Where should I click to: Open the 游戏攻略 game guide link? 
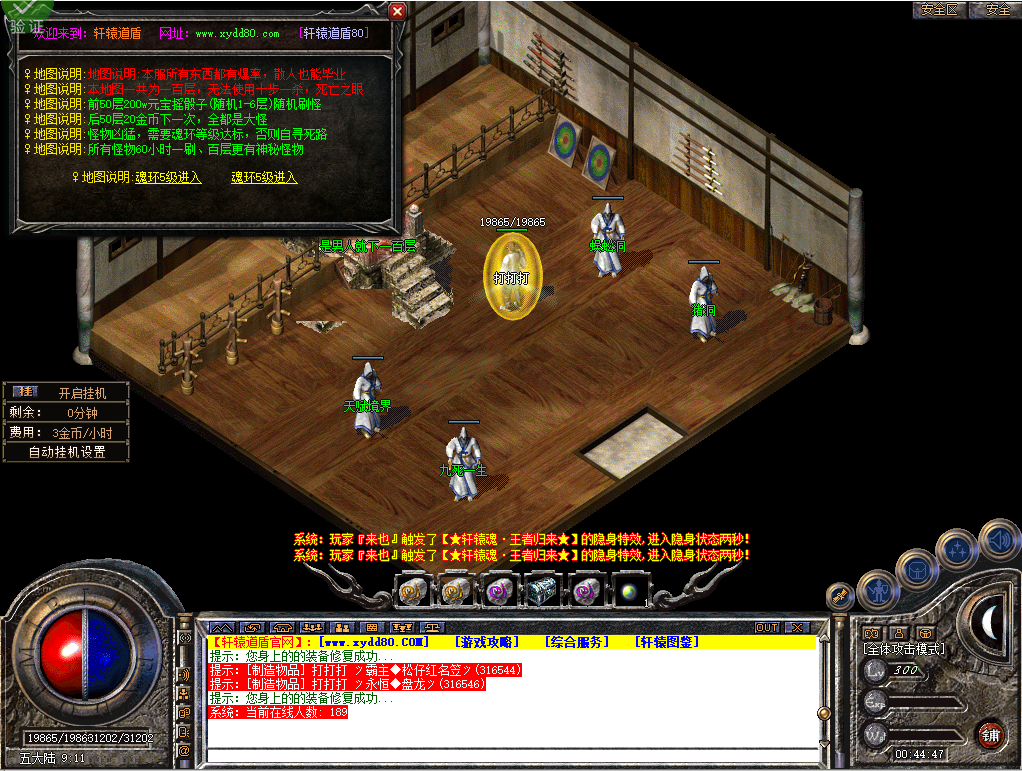coord(487,642)
